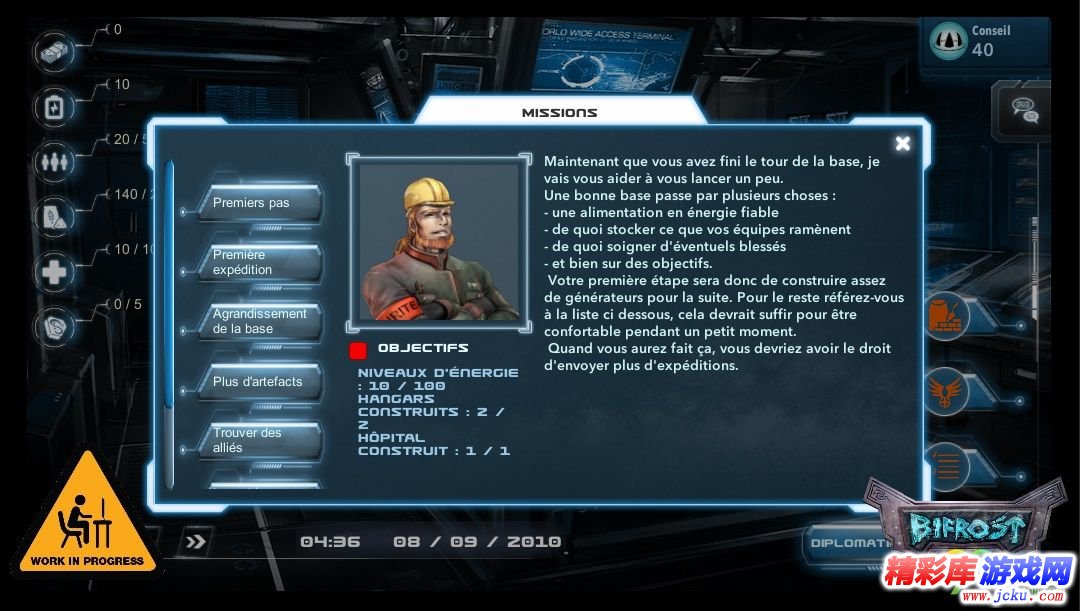Click the money cash resource icon
Screen dimensions: 1080x611
[54, 49]
